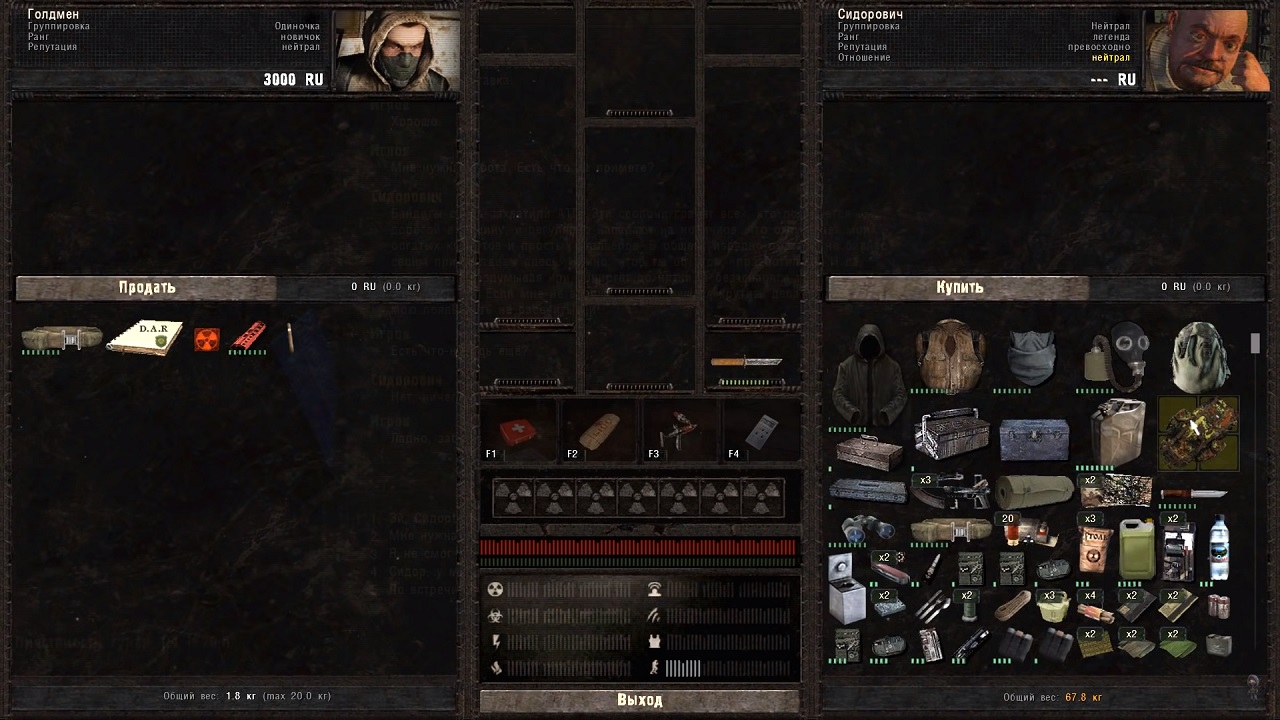Screen dimensions: 1280x720
Task: Select the D.A.R document in your inventory
Action: tap(146, 338)
